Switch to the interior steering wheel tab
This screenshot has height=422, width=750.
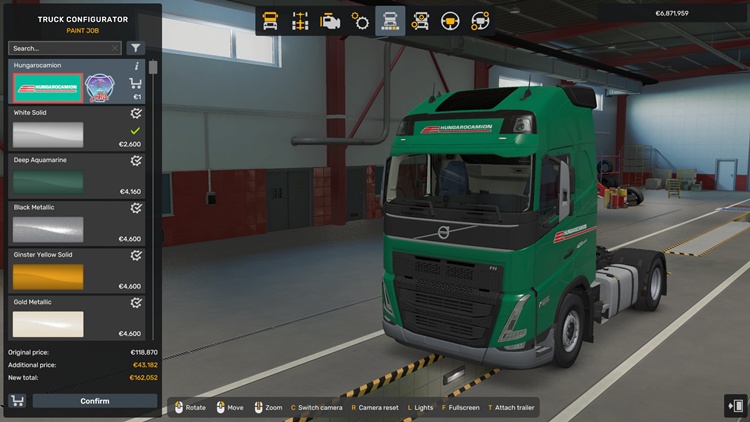(x=450, y=20)
